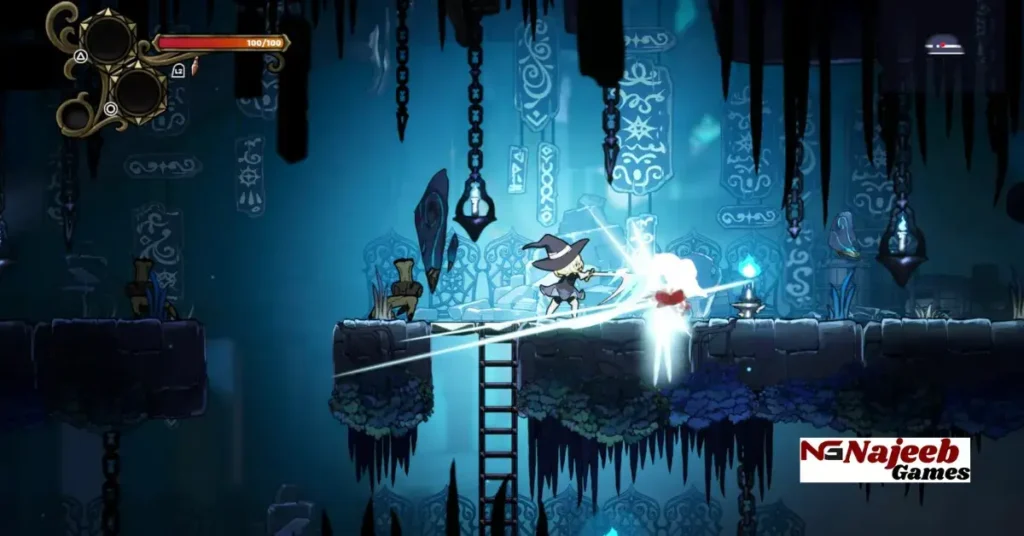Use the small item beside the L2 prompt

pyautogui.click(x=194, y=67)
